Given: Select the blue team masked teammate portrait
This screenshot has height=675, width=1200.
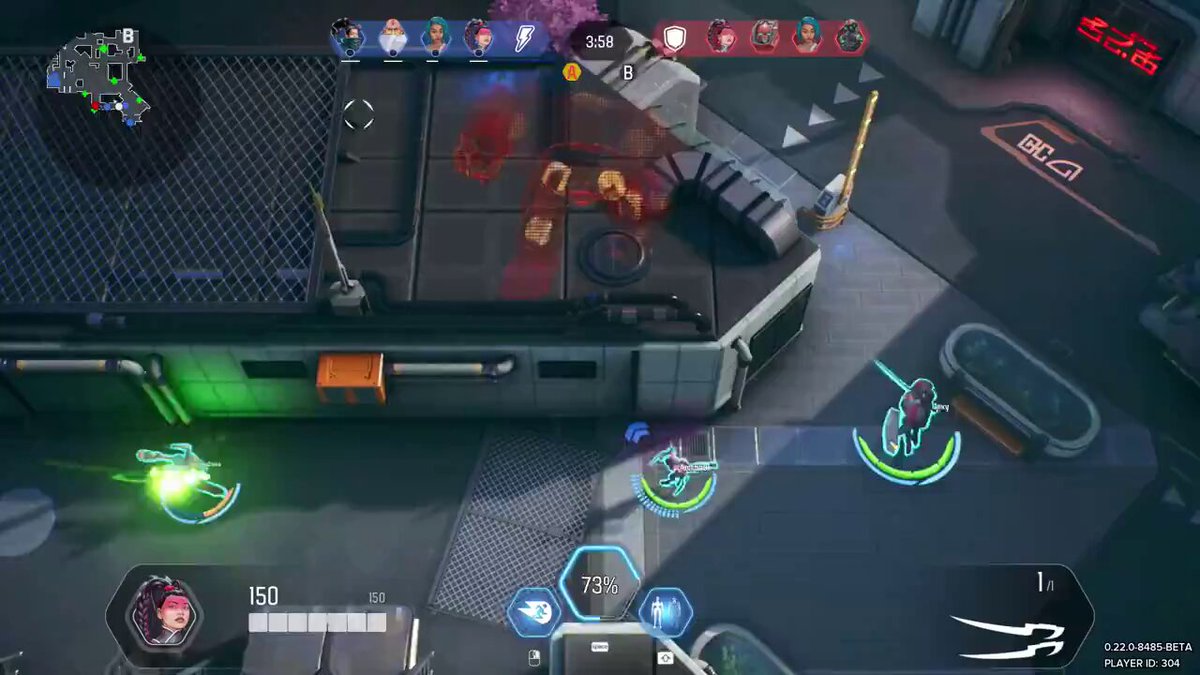Looking at the screenshot, I should point(349,38).
